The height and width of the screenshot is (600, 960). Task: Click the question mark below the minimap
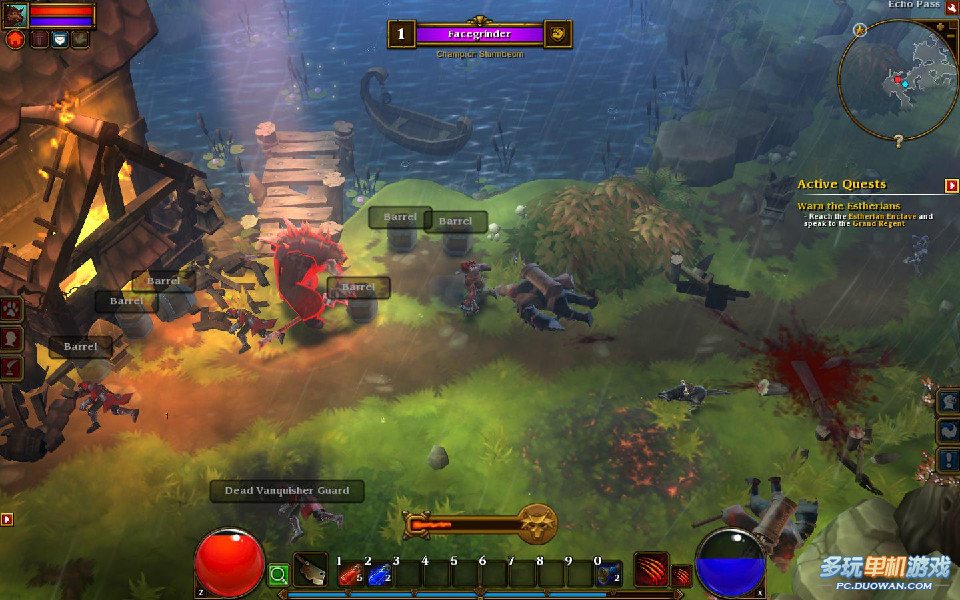pos(898,141)
